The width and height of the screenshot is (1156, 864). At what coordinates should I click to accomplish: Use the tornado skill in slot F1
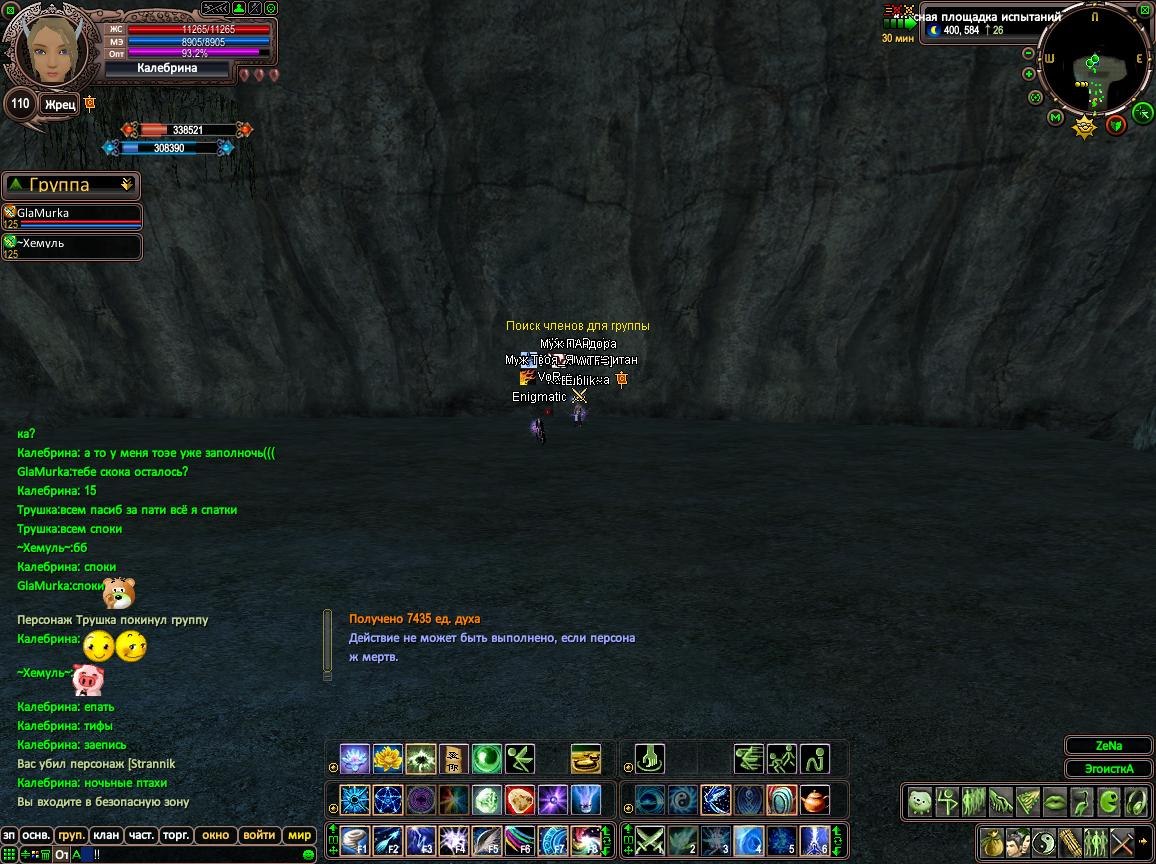tap(355, 841)
